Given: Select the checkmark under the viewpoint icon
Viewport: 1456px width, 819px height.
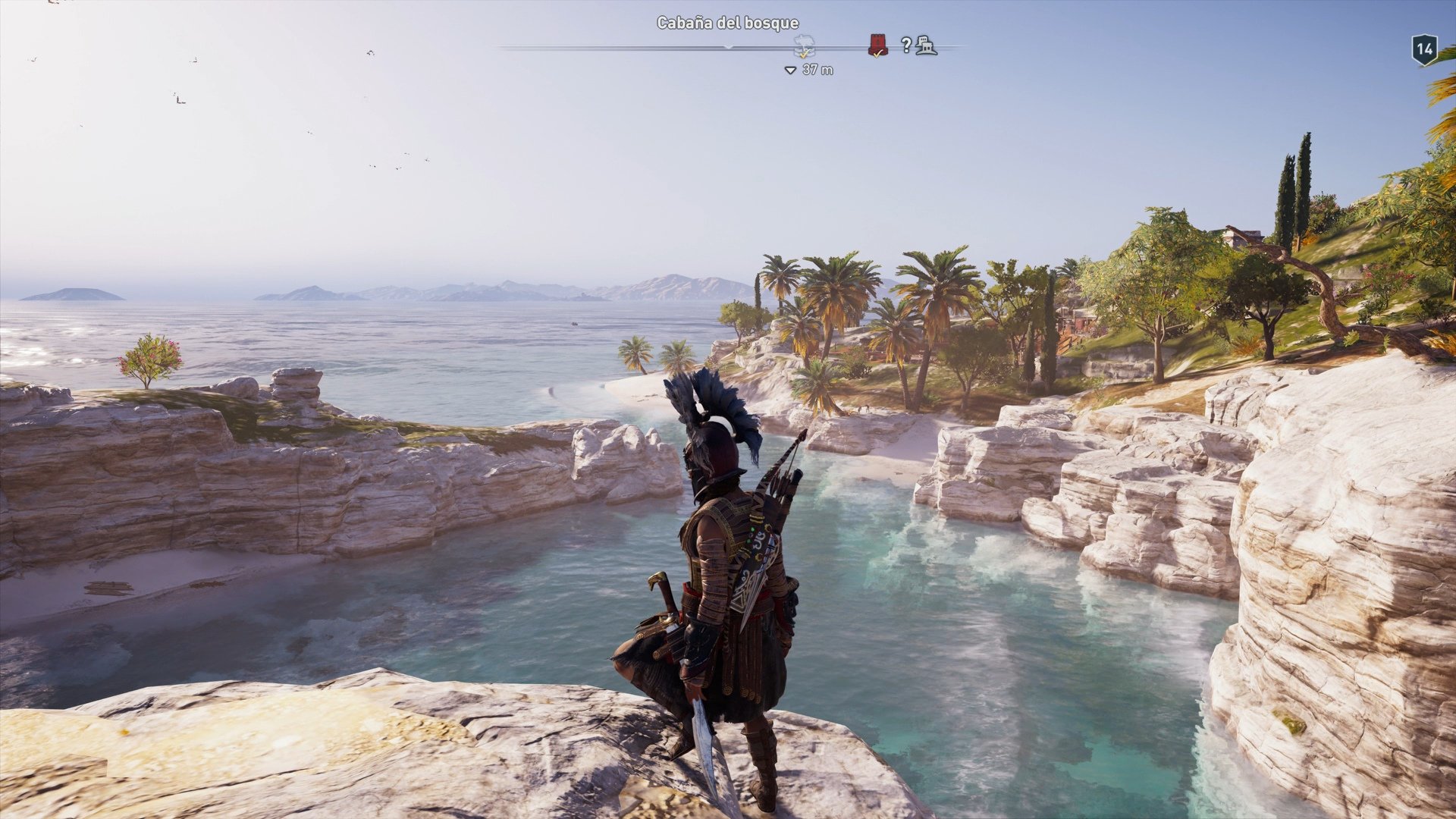Looking at the screenshot, I should click(x=803, y=55).
